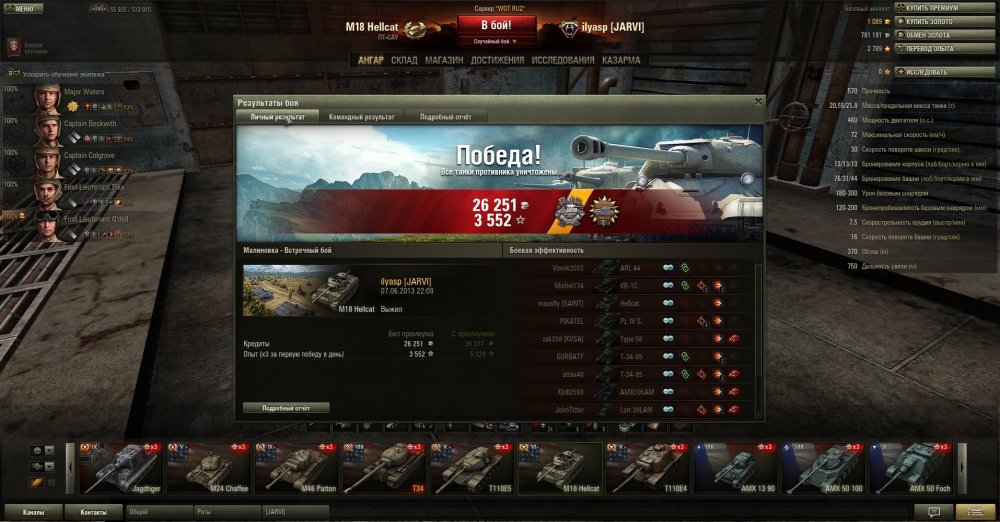1000x522 pixels.
Task: Click the Подробный отчёт button below credits
Action: tap(286, 408)
